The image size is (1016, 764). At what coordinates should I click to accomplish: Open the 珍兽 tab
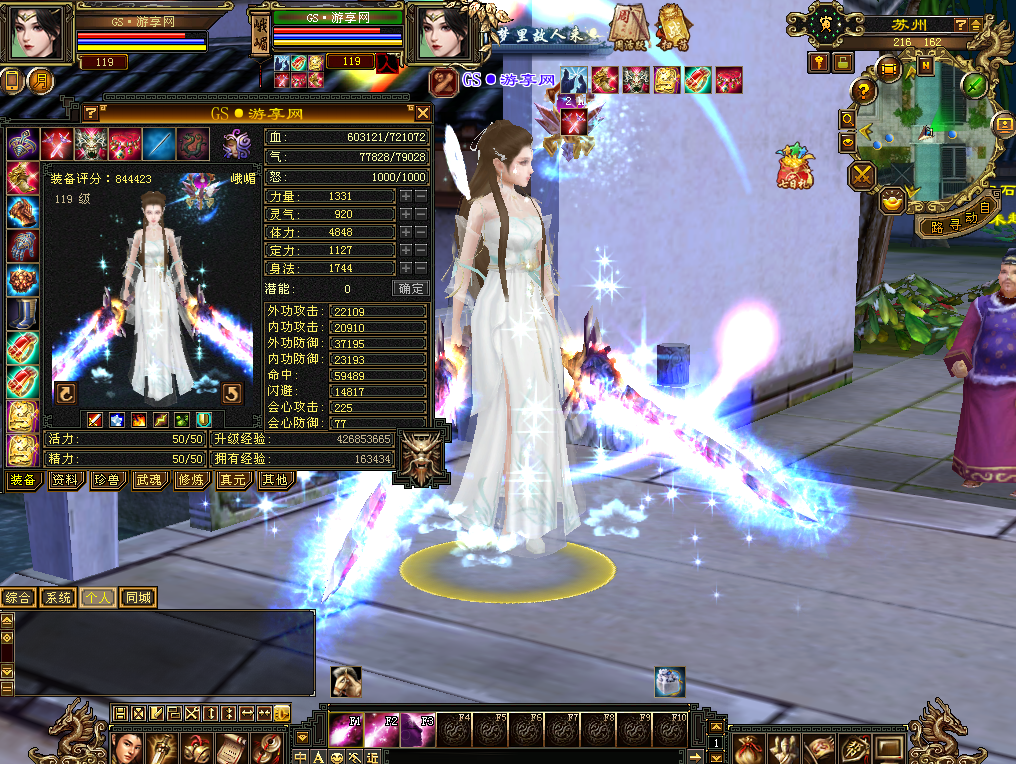pos(107,480)
